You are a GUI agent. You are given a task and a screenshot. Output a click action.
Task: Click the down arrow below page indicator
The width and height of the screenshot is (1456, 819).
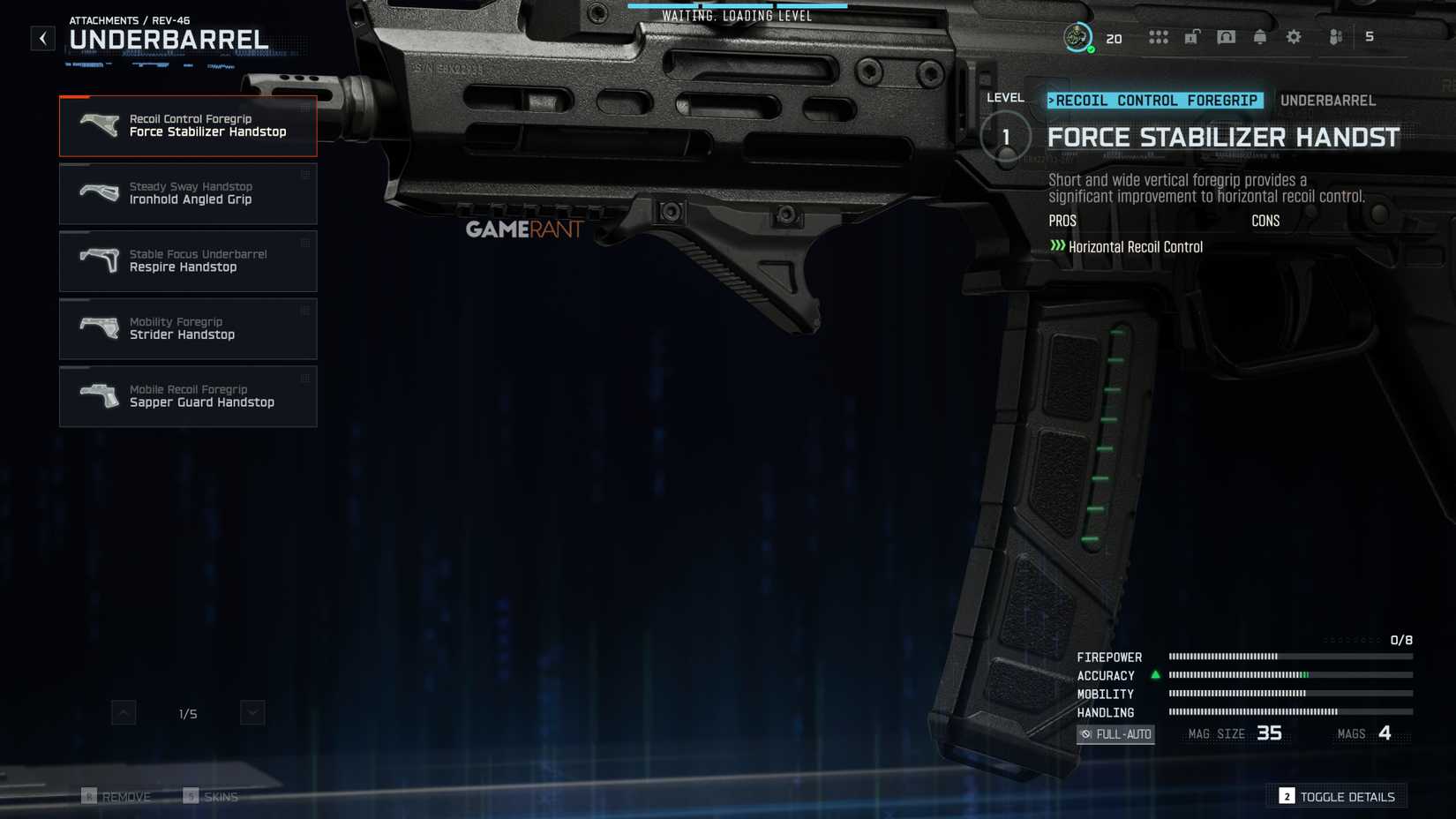coord(251,712)
